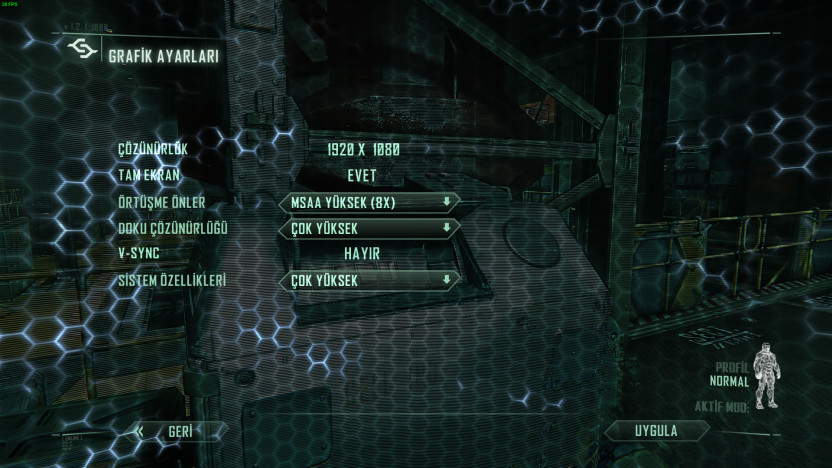
Task: Open the Doku Çözünürlüğü dropdown
Action: 368,228
